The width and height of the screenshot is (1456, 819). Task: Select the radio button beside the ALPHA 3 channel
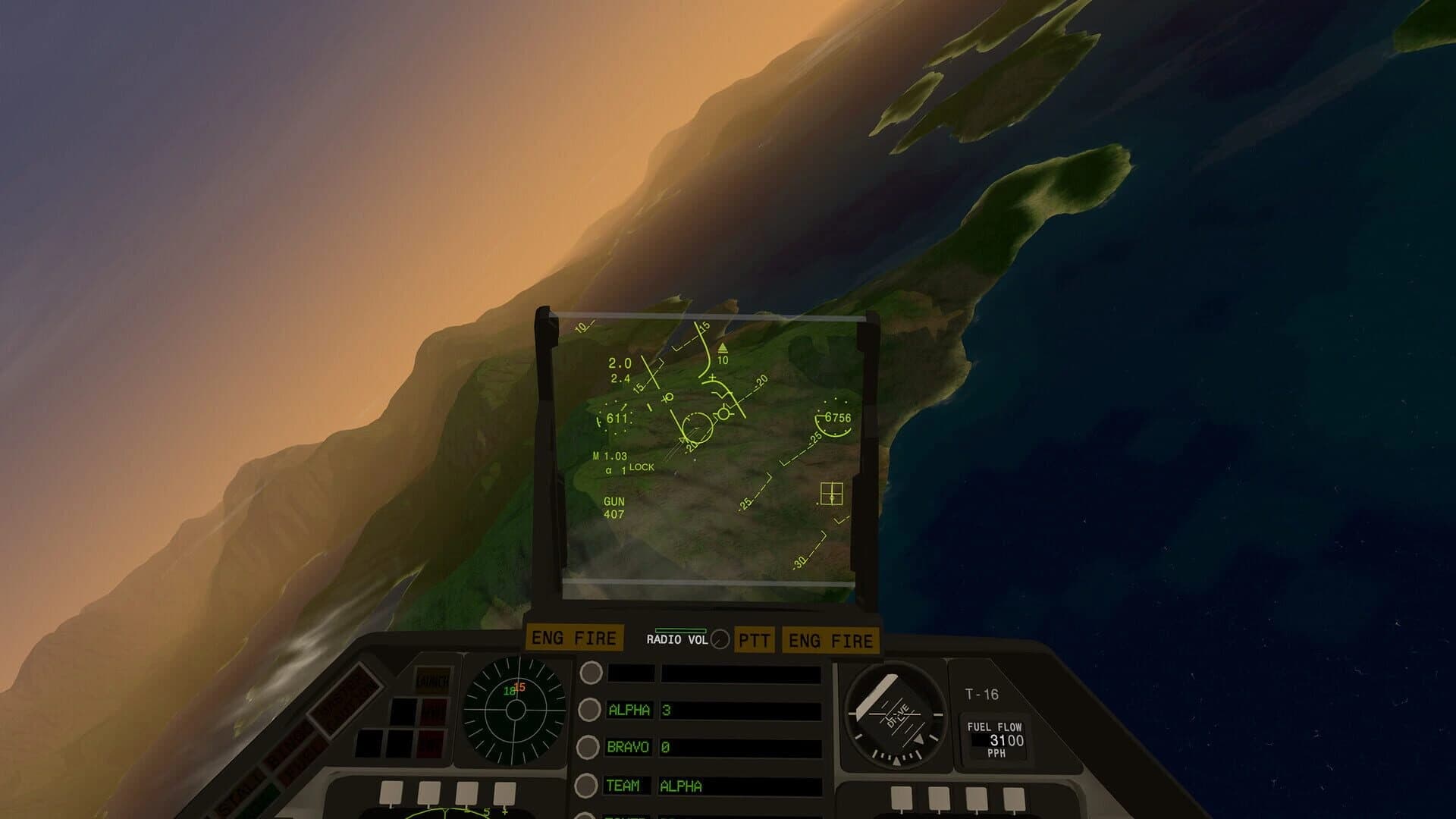pos(588,710)
